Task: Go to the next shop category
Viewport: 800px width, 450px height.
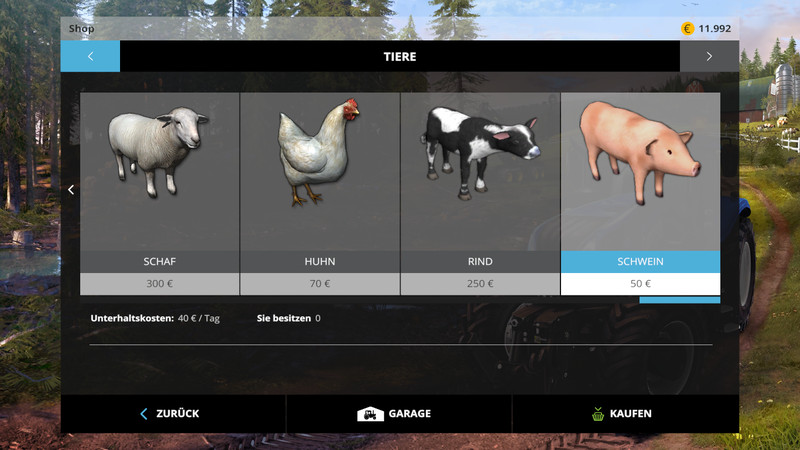Action: pos(709,56)
